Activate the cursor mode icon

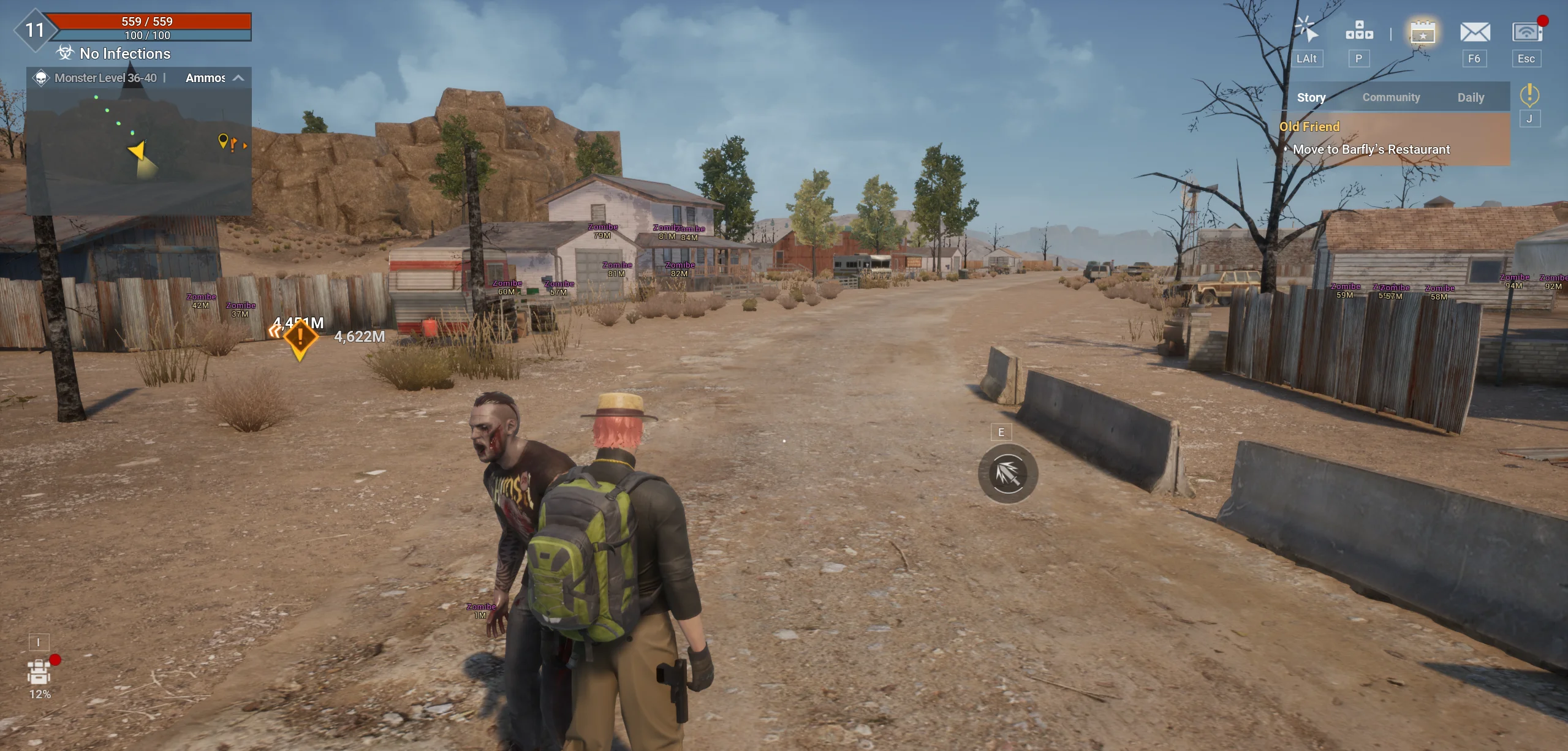[x=1306, y=31]
